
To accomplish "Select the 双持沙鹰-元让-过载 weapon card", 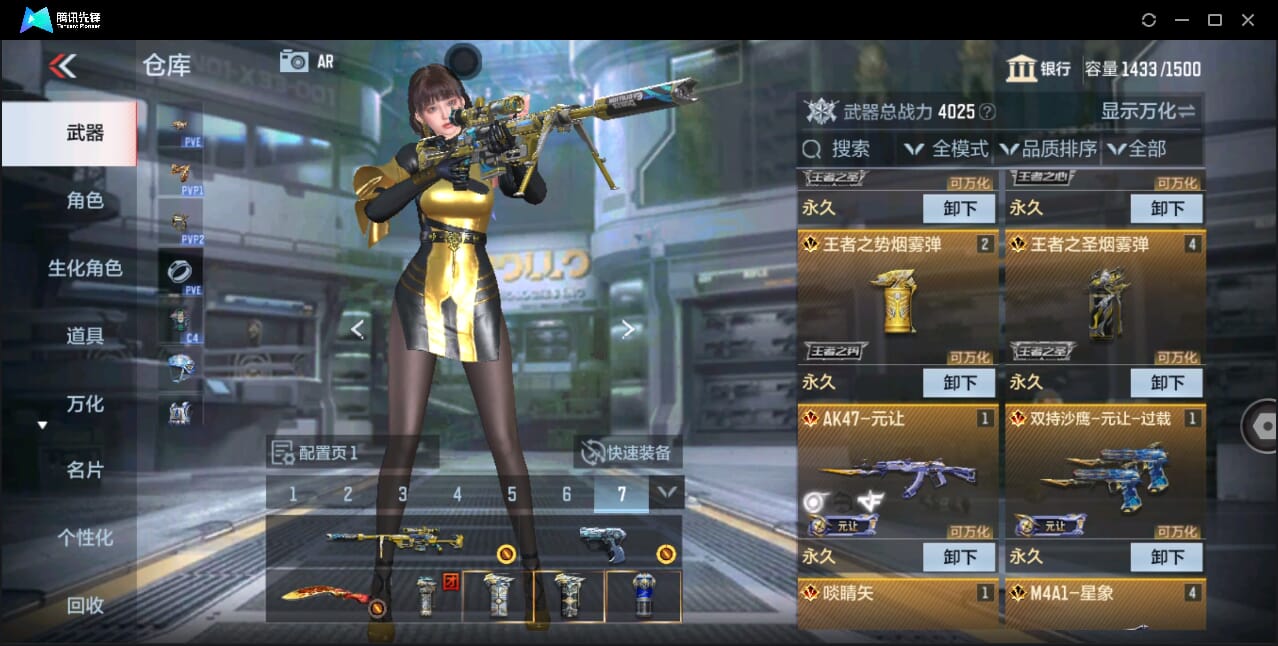I will (1104, 472).
